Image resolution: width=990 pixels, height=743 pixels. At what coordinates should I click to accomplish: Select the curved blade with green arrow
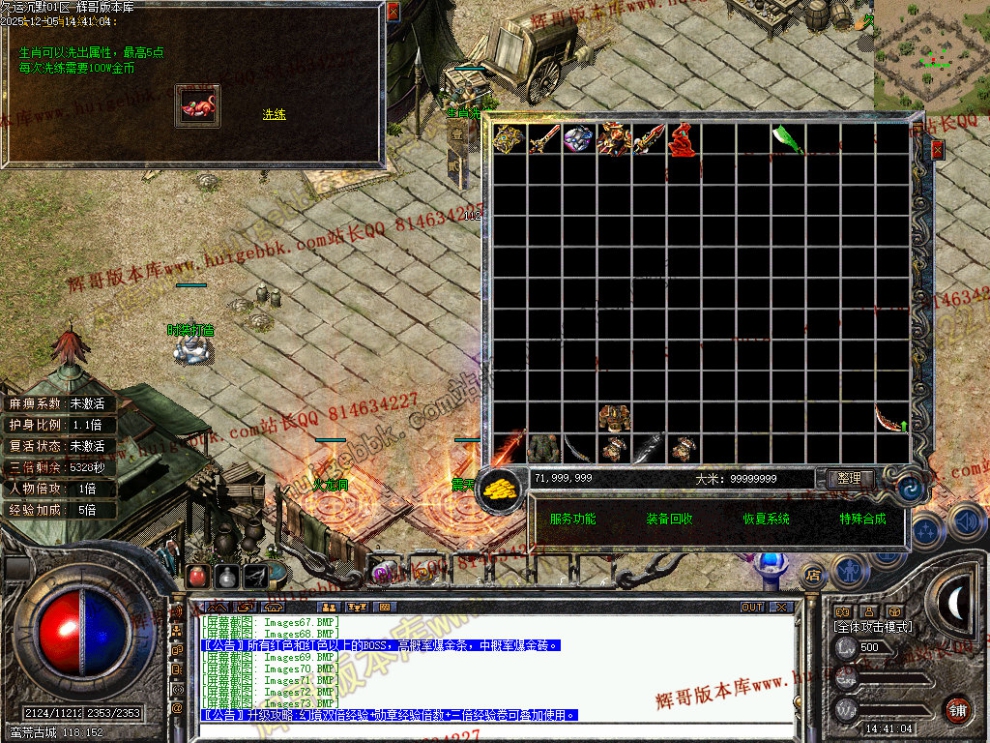point(890,419)
